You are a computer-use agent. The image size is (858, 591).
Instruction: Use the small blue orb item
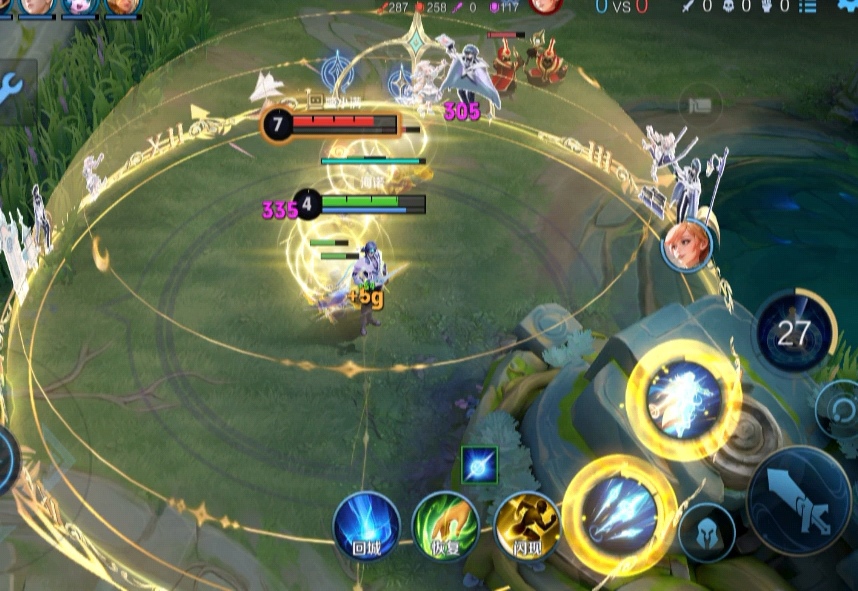pos(479,465)
